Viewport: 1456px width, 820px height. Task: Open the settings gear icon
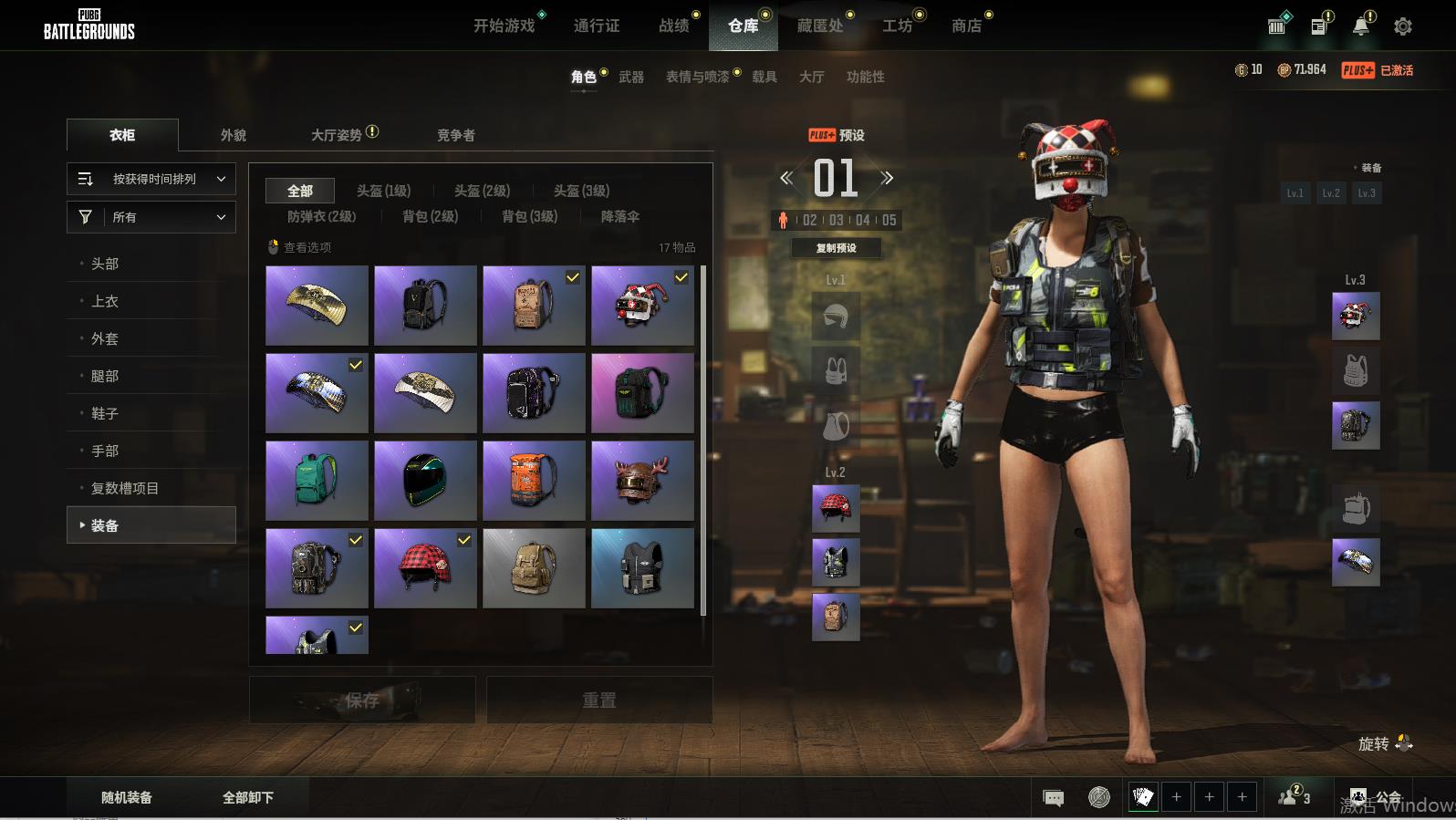coord(1403,26)
